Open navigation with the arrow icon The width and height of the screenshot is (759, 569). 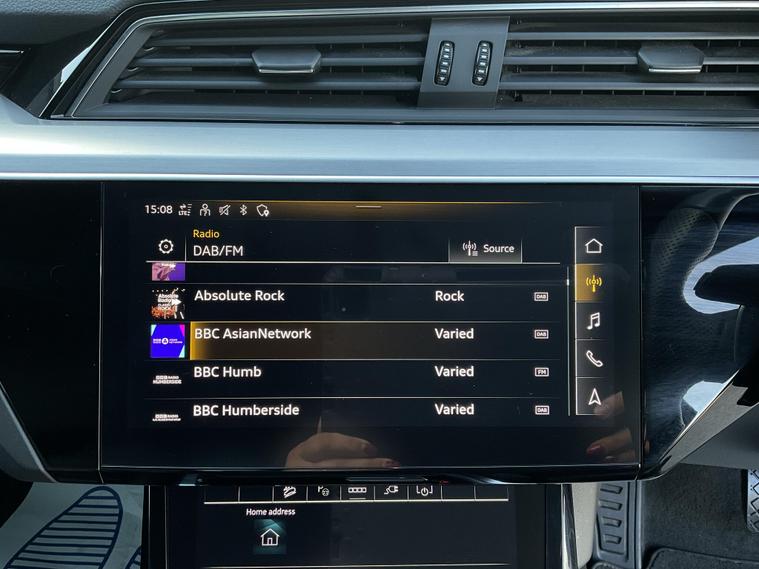pos(594,397)
